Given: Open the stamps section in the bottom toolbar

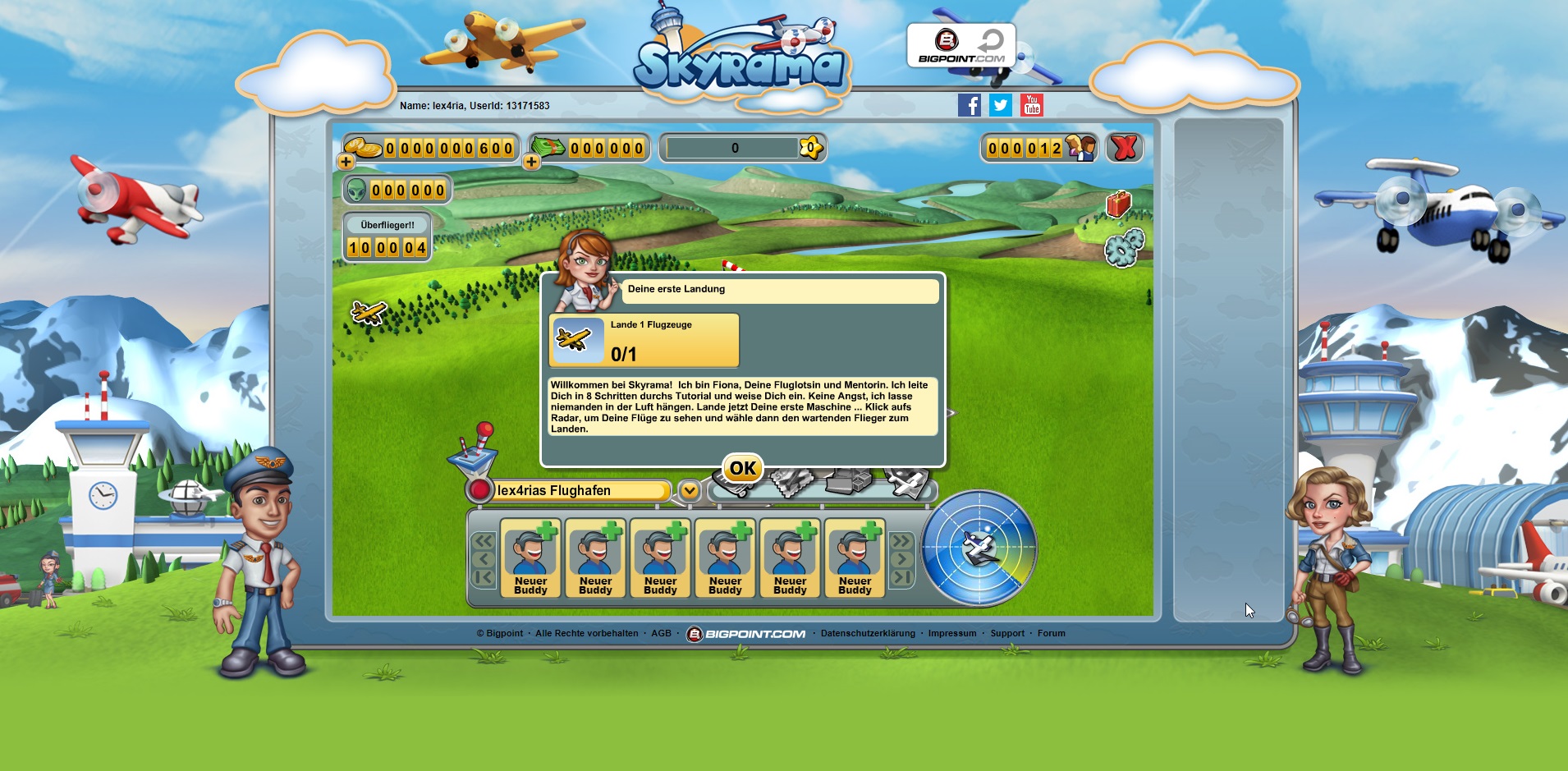Looking at the screenshot, I should point(793,483).
